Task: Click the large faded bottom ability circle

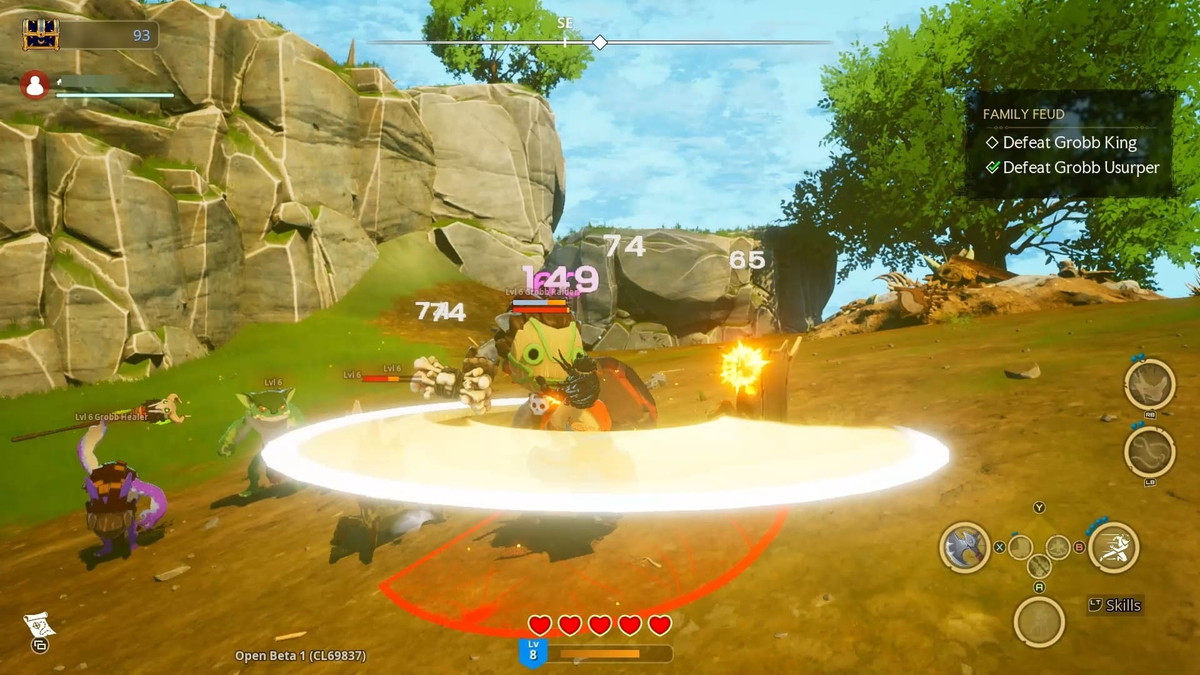Action: tap(1039, 621)
